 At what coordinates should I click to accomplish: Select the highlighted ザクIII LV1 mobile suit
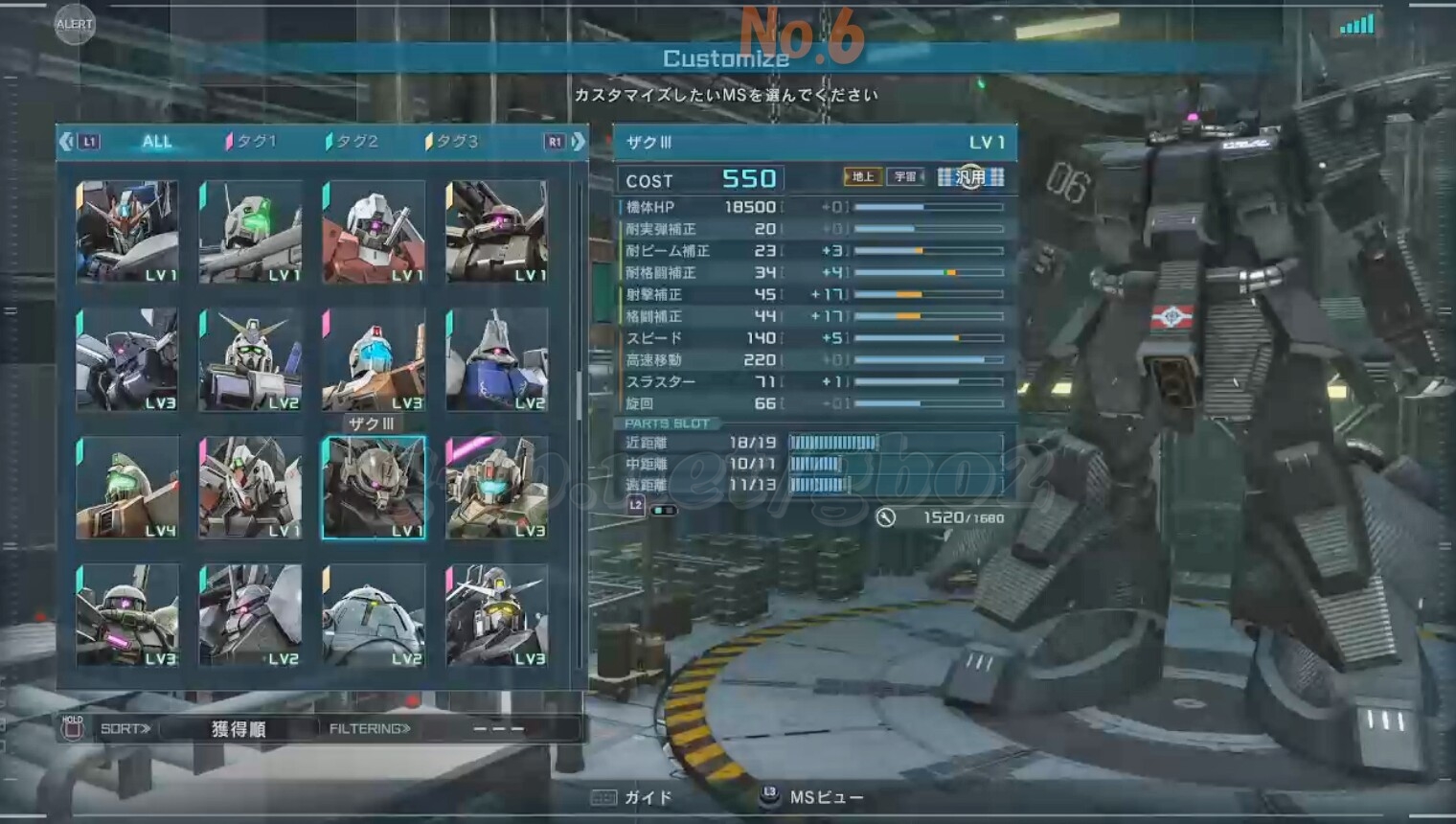pyautogui.click(x=374, y=488)
